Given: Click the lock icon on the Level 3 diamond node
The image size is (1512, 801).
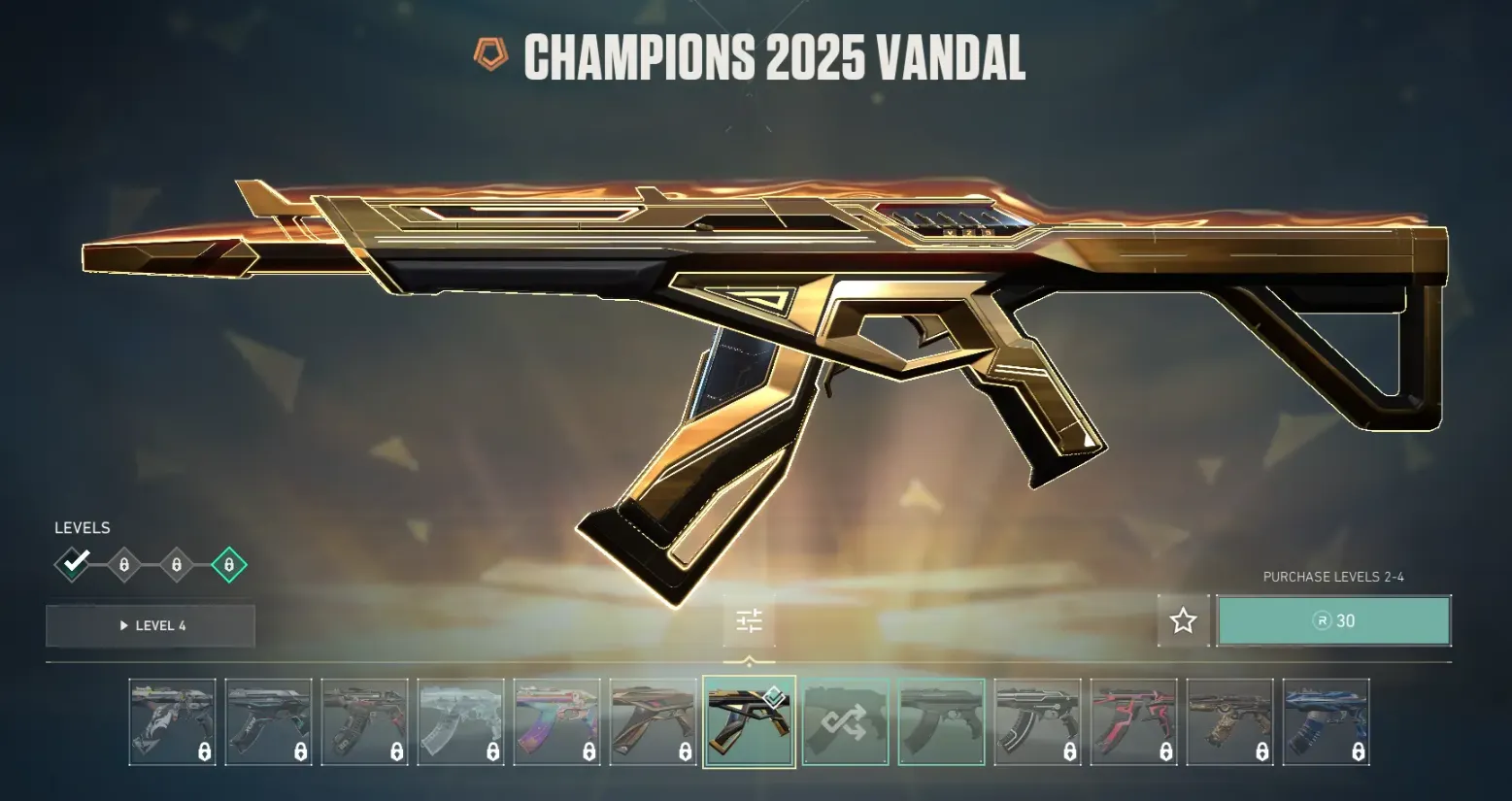Looking at the screenshot, I should pos(176,564).
